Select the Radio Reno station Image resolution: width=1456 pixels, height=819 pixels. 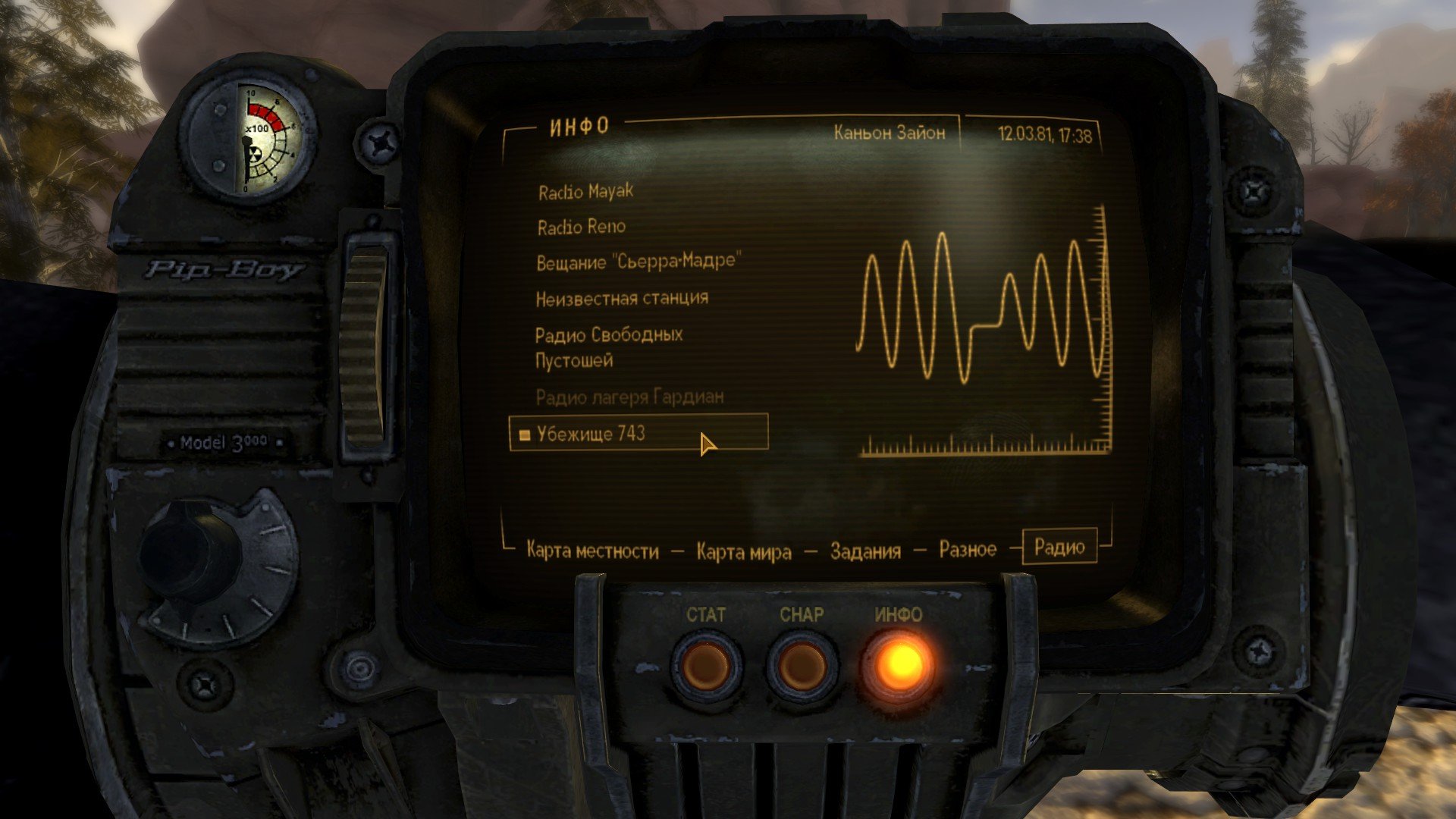[582, 227]
